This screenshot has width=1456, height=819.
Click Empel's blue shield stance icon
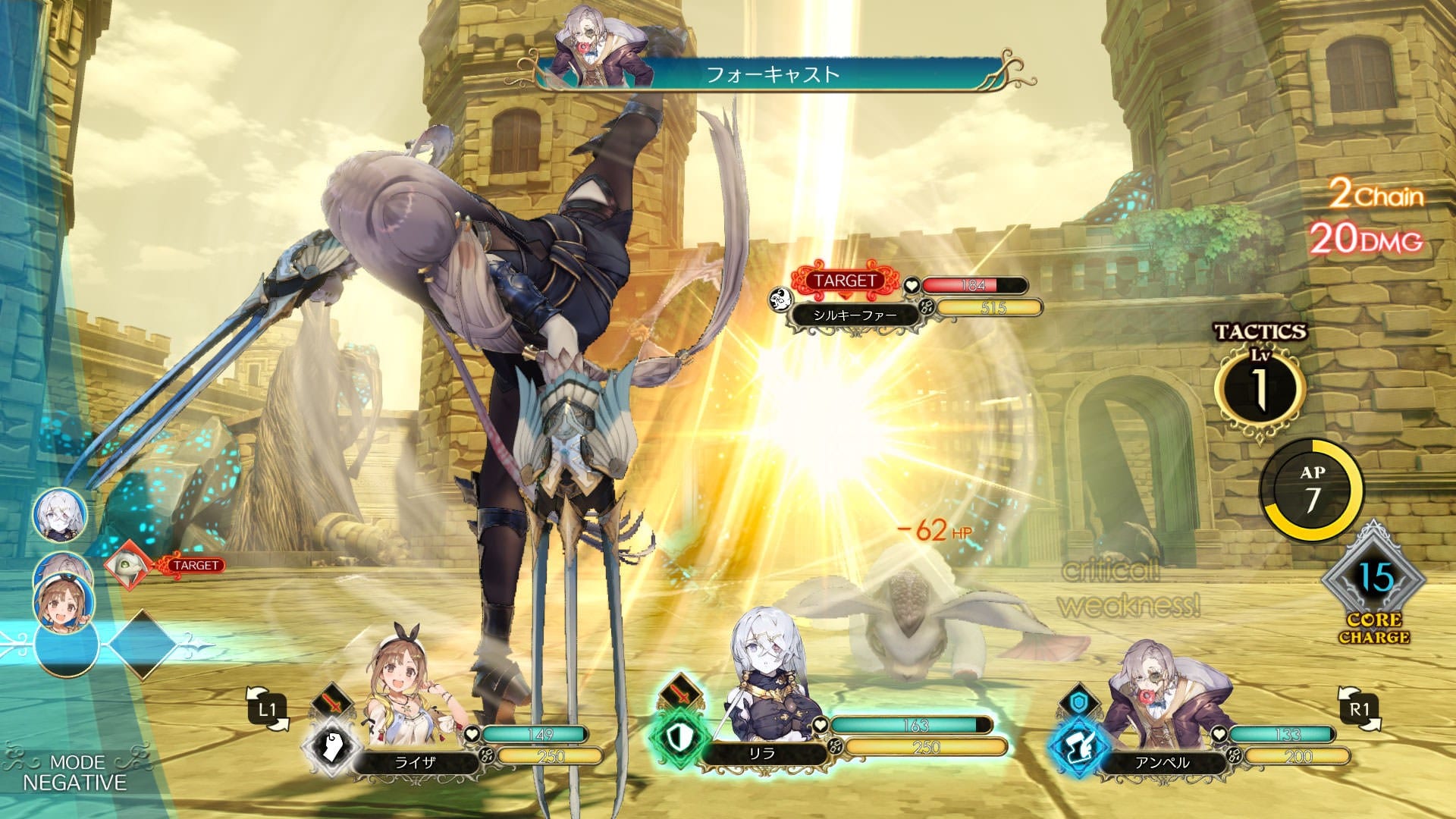tap(1078, 702)
